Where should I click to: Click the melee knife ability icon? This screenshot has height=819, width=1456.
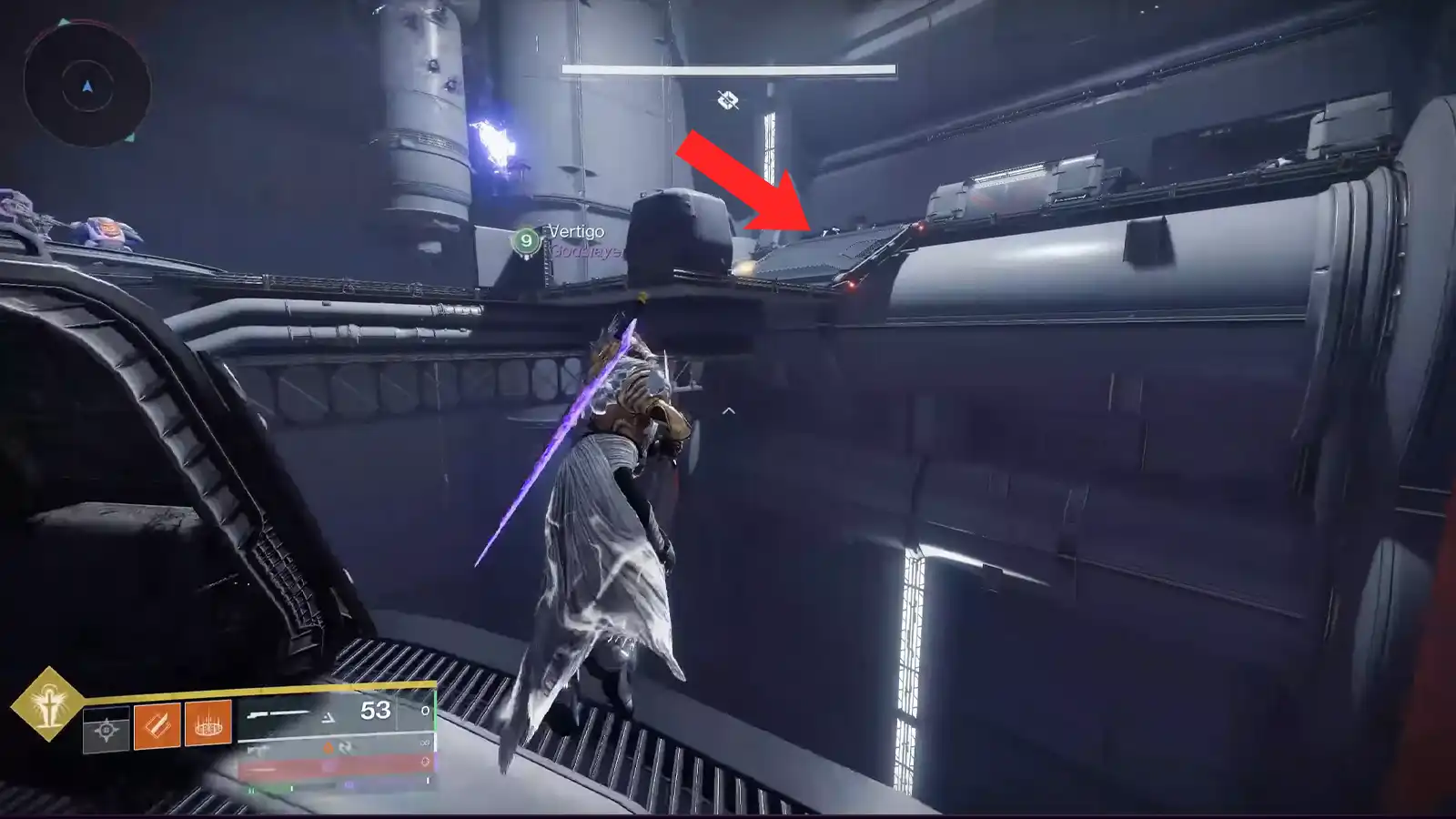tap(158, 726)
